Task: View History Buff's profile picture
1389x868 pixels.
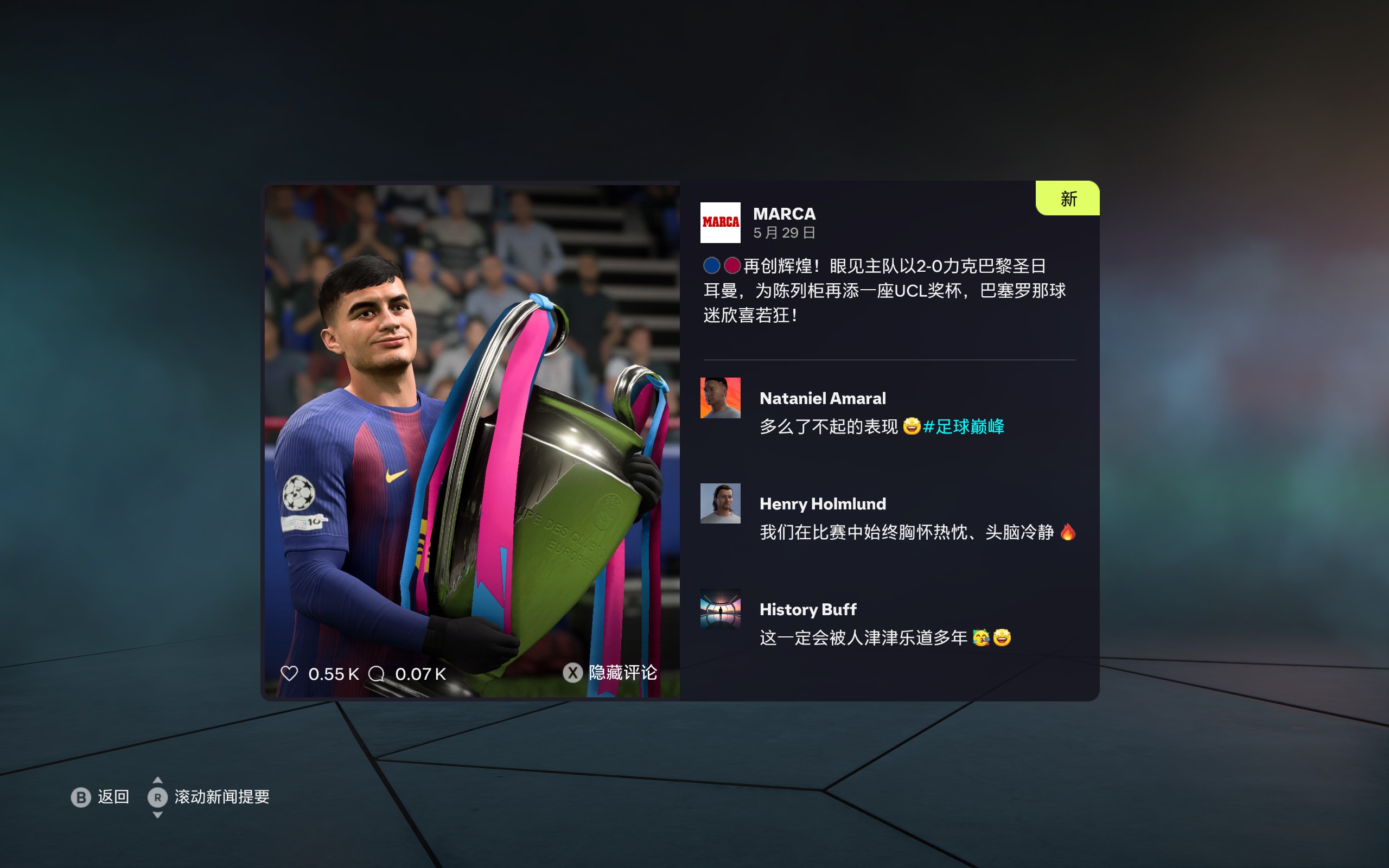Action: (720, 609)
